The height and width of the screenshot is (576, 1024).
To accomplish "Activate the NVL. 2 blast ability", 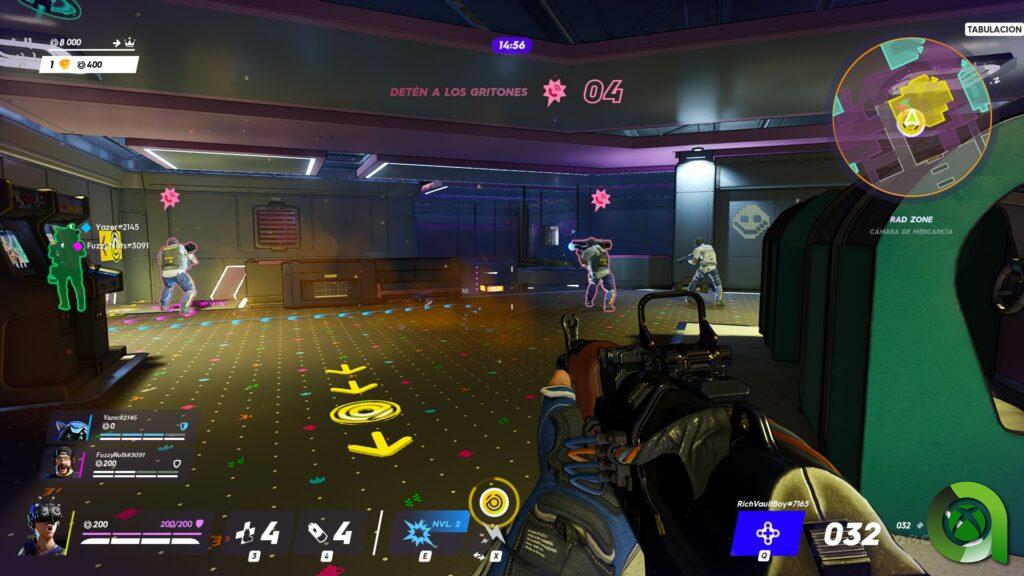I will (x=430, y=531).
